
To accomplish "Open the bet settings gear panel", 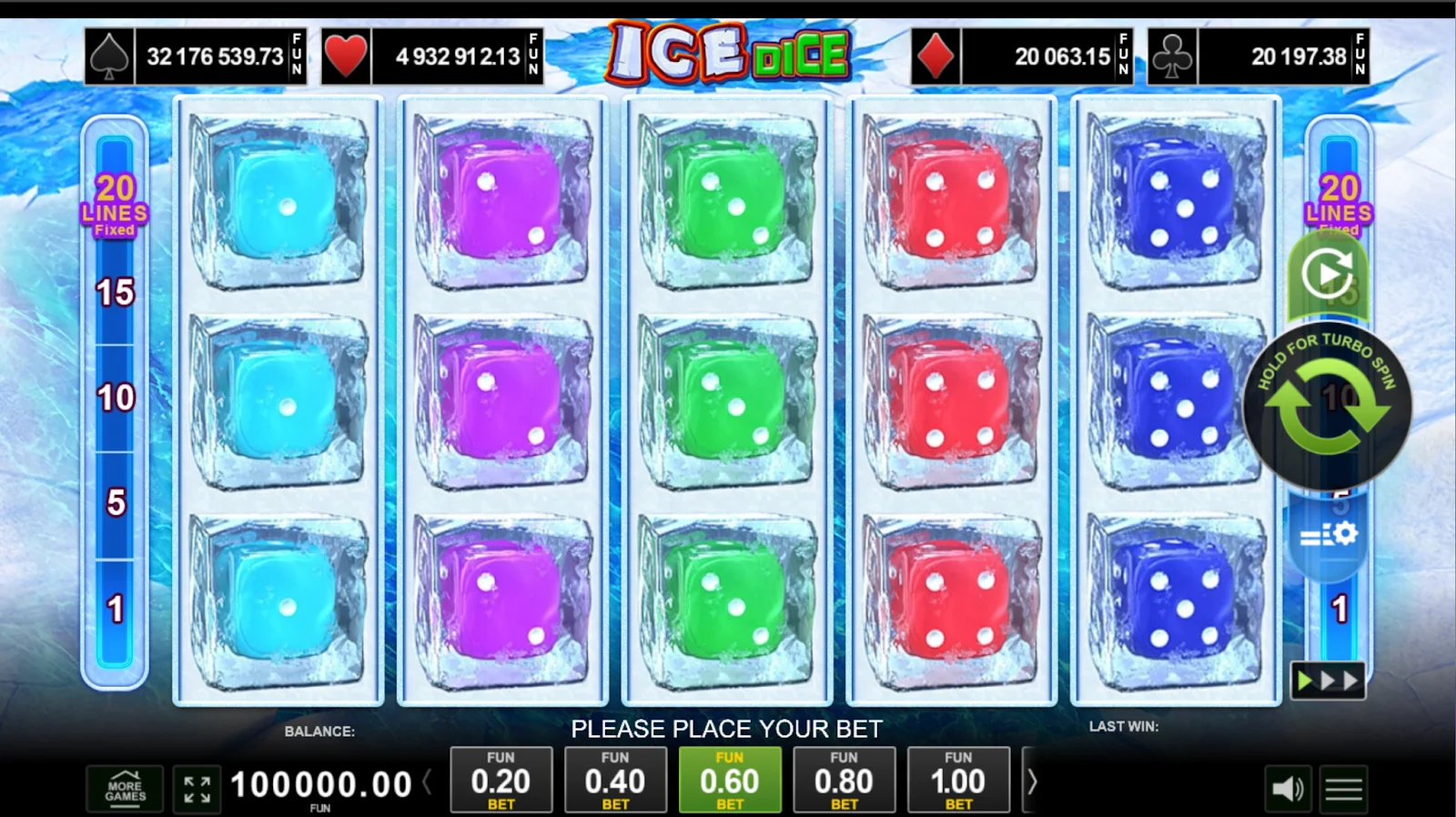I will (1328, 535).
